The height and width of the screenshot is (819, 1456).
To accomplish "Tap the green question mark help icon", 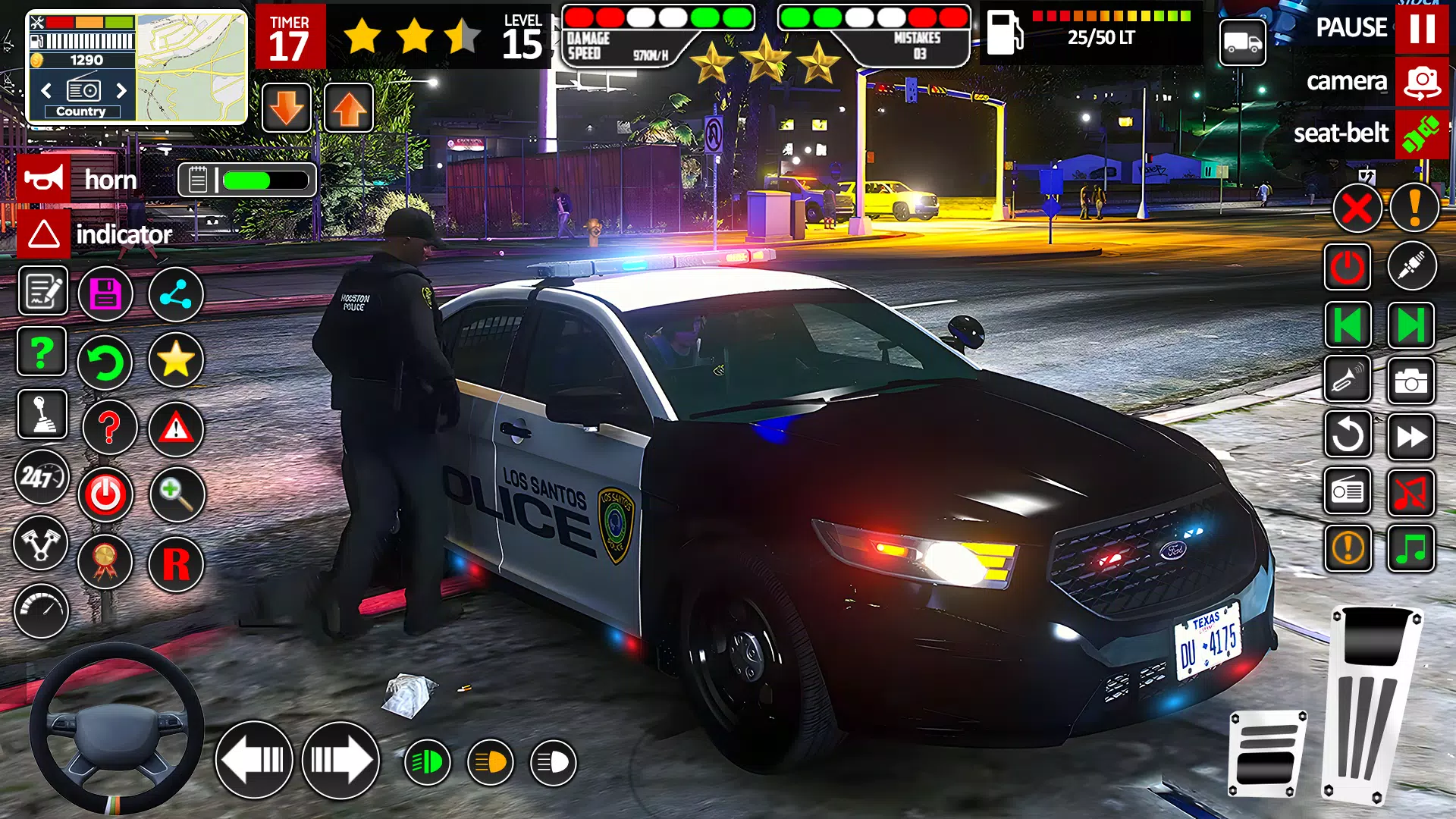I will click(42, 352).
